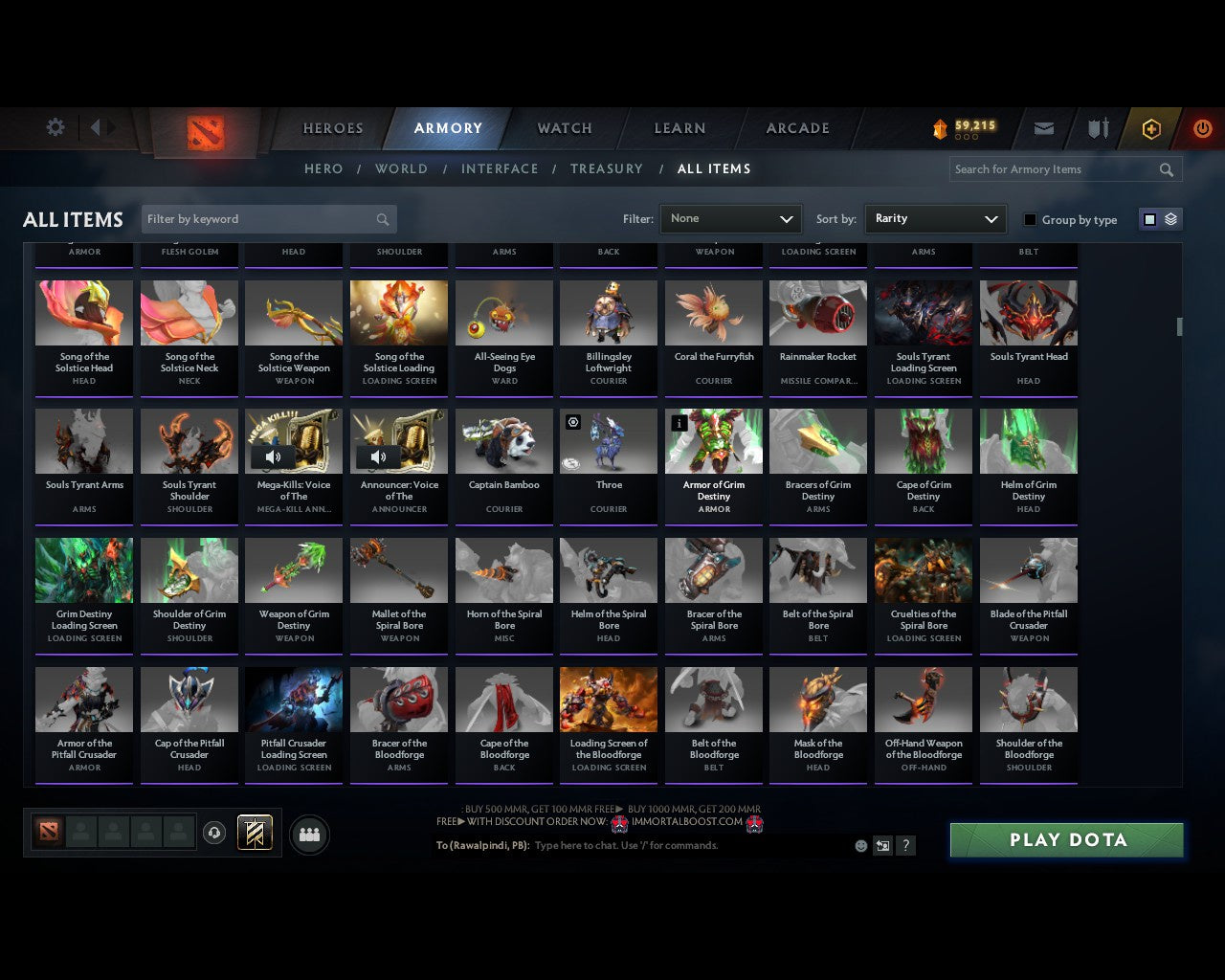The image size is (1225, 980).
Task: Select the Captain Bamboo courier thumbnail
Action: pyautogui.click(x=504, y=440)
